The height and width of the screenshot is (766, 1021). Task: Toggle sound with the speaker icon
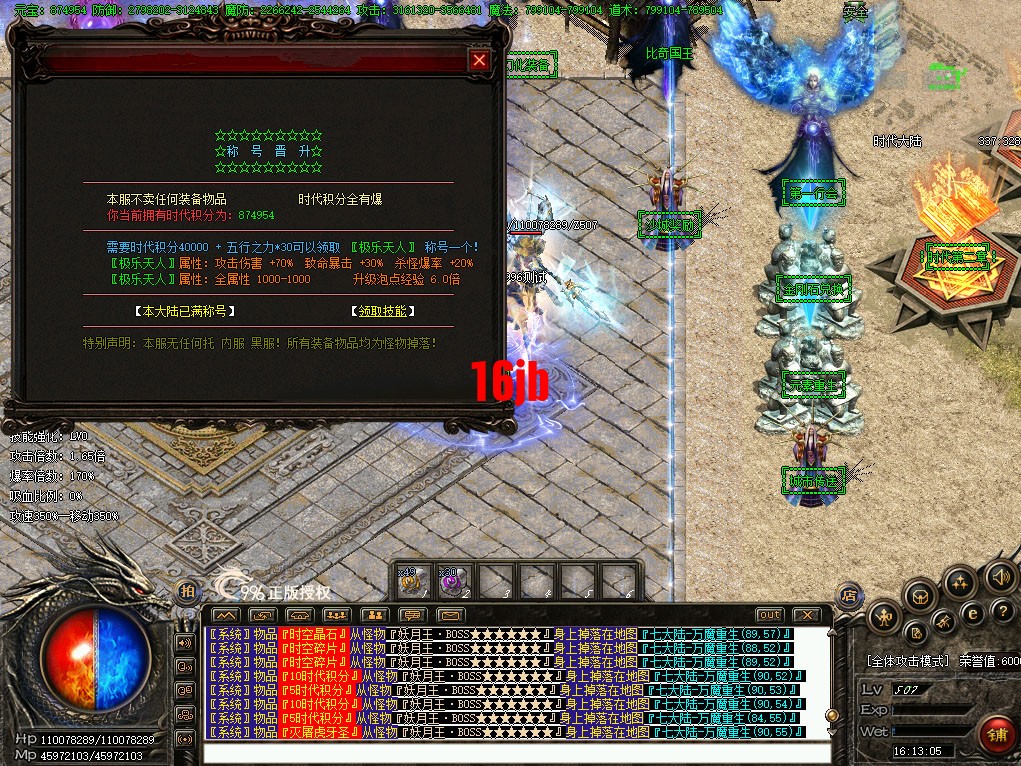(x=999, y=577)
